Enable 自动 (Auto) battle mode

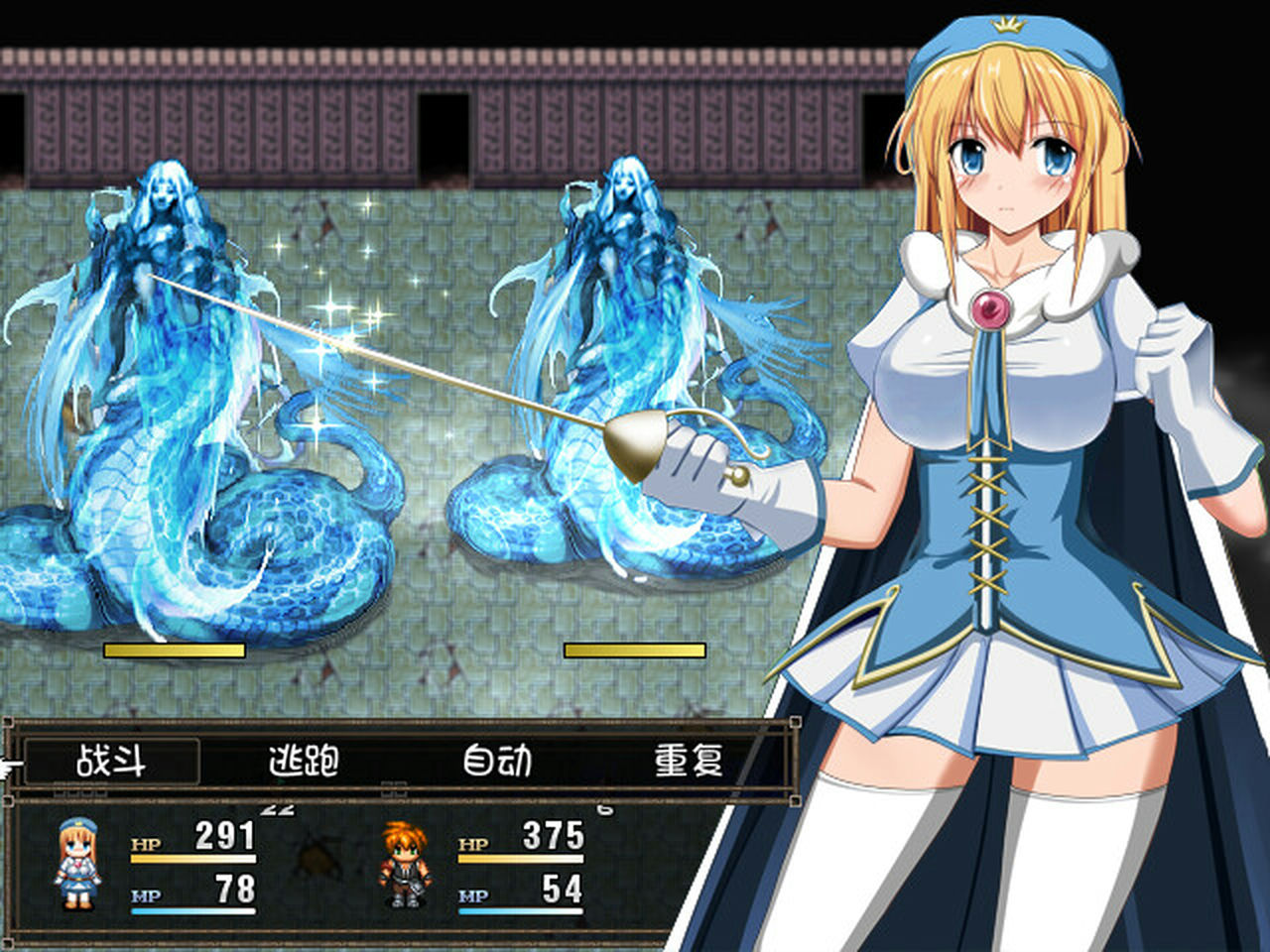(x=497, y=763)
